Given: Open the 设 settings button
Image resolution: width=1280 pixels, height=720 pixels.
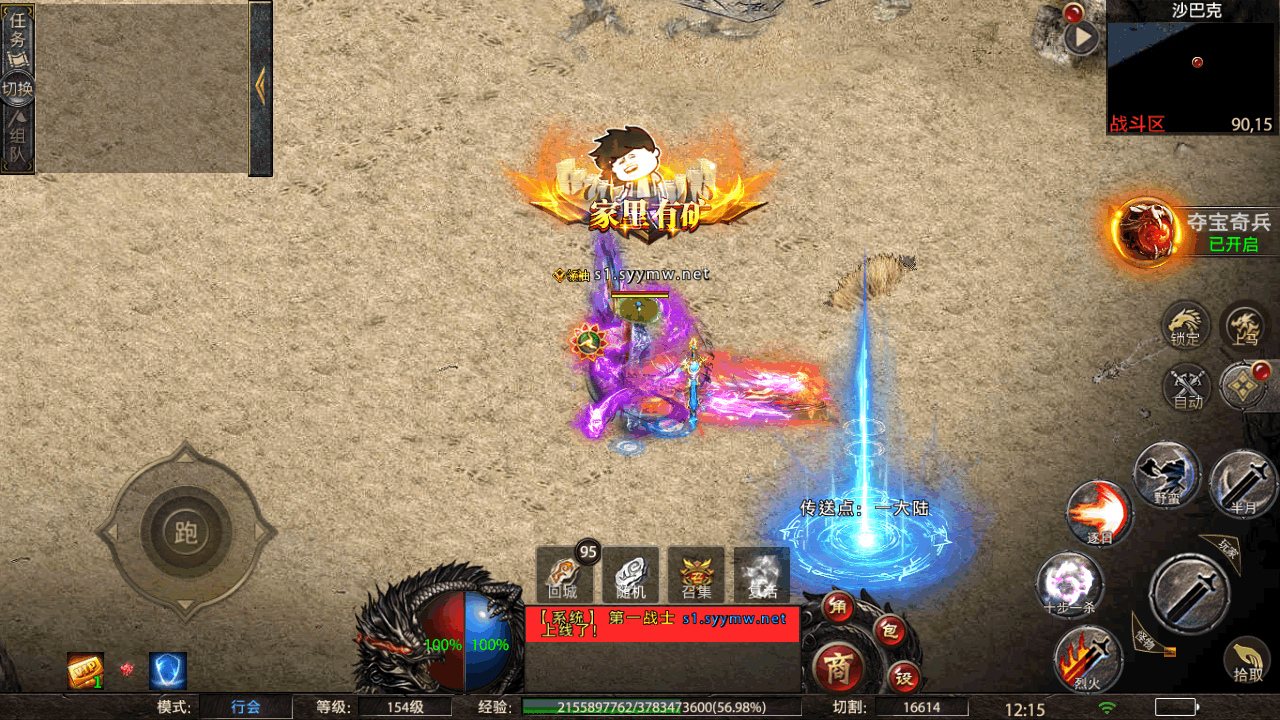Looking at the screenshot, I should click(x=904, y=679).
